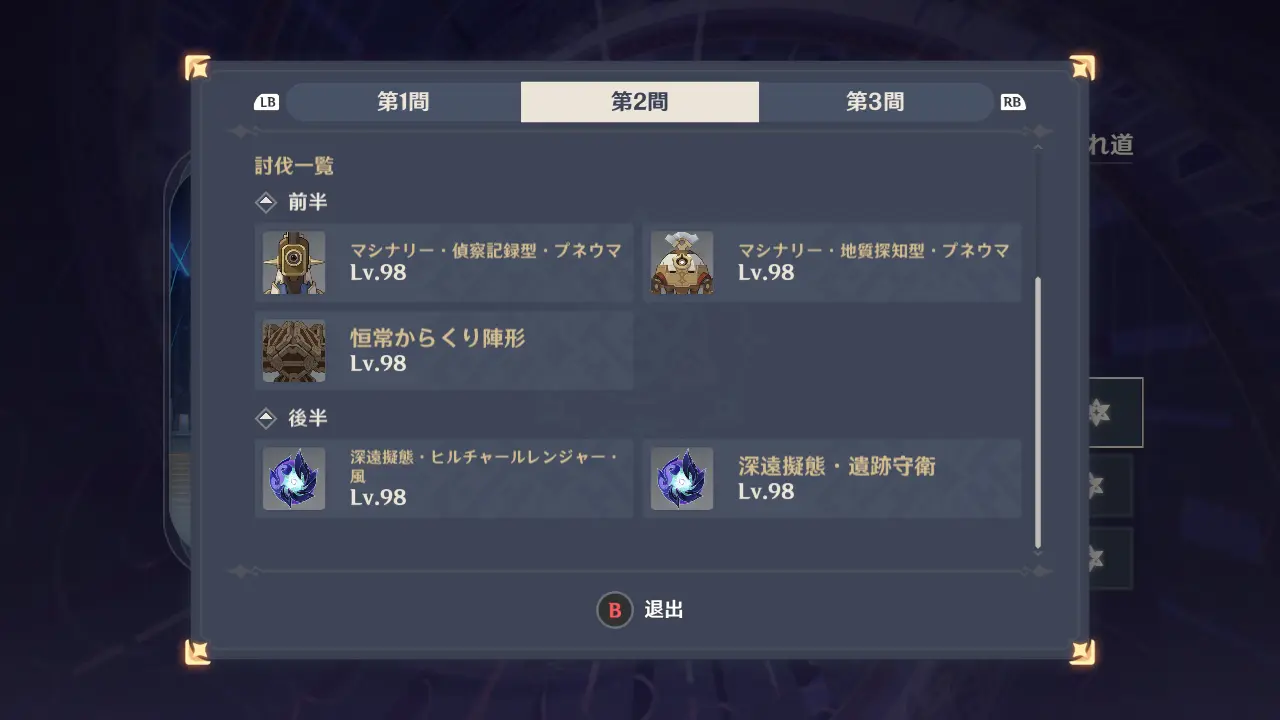The width and height of the screenshot is (1280, 720).
Task: Click the LB shoulder button icon
Action: click(265, 101)
